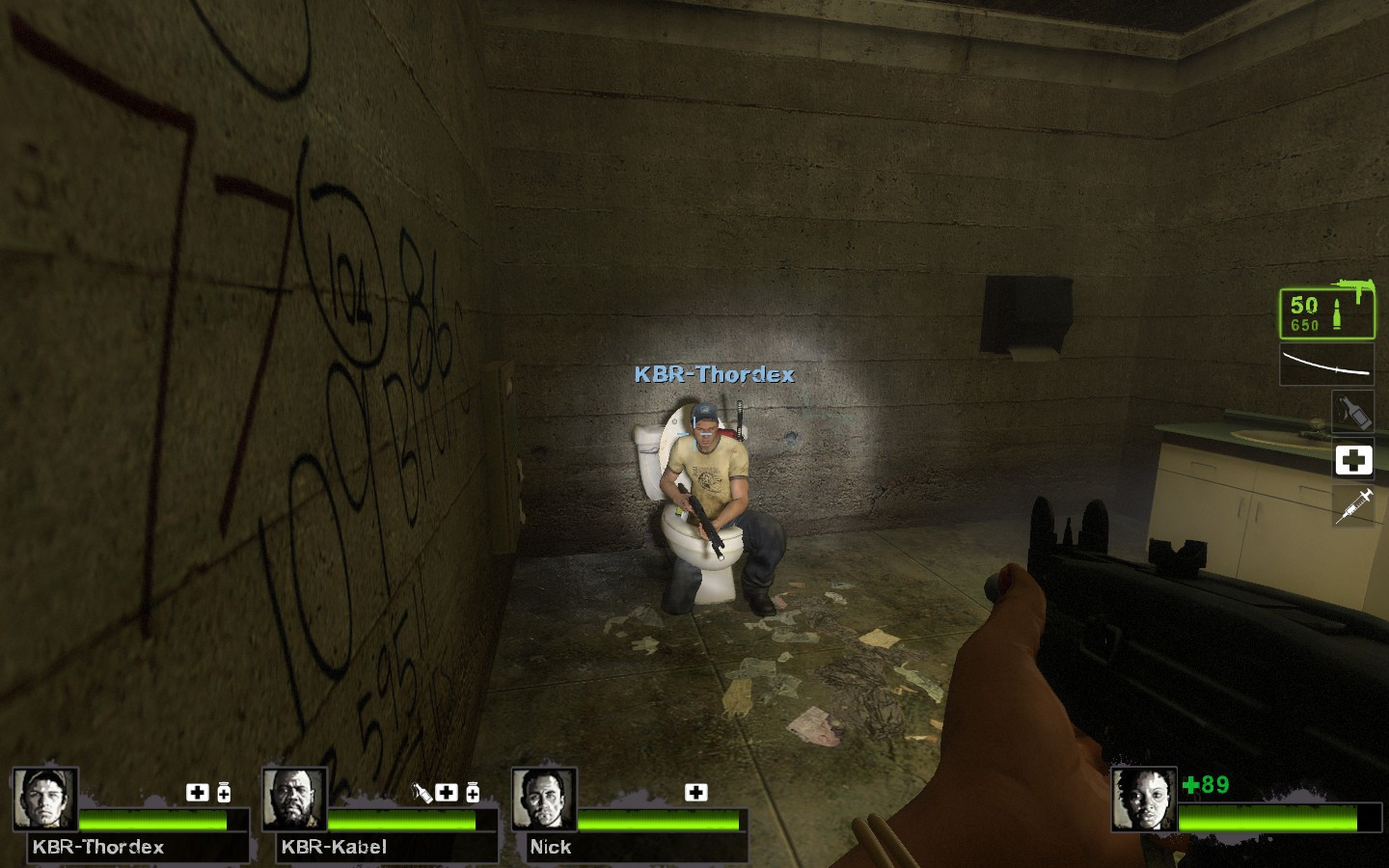Select the first aid kit slot
Screen dimensions: 1389x868
pyautogui.click(x=1353, y=460)
